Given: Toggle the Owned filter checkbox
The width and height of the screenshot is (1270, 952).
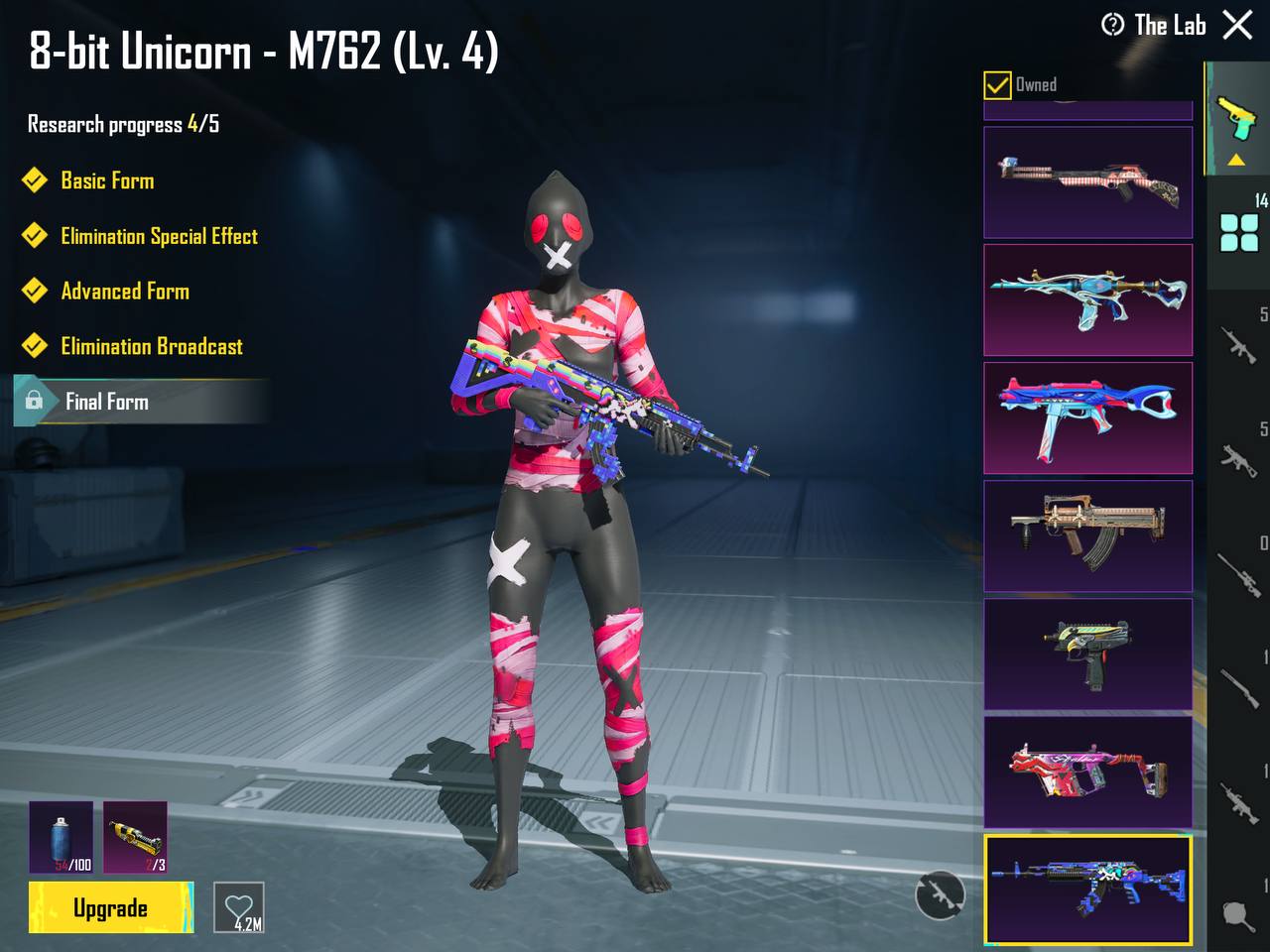Looking at the screenshot, I should click(997, 85).
